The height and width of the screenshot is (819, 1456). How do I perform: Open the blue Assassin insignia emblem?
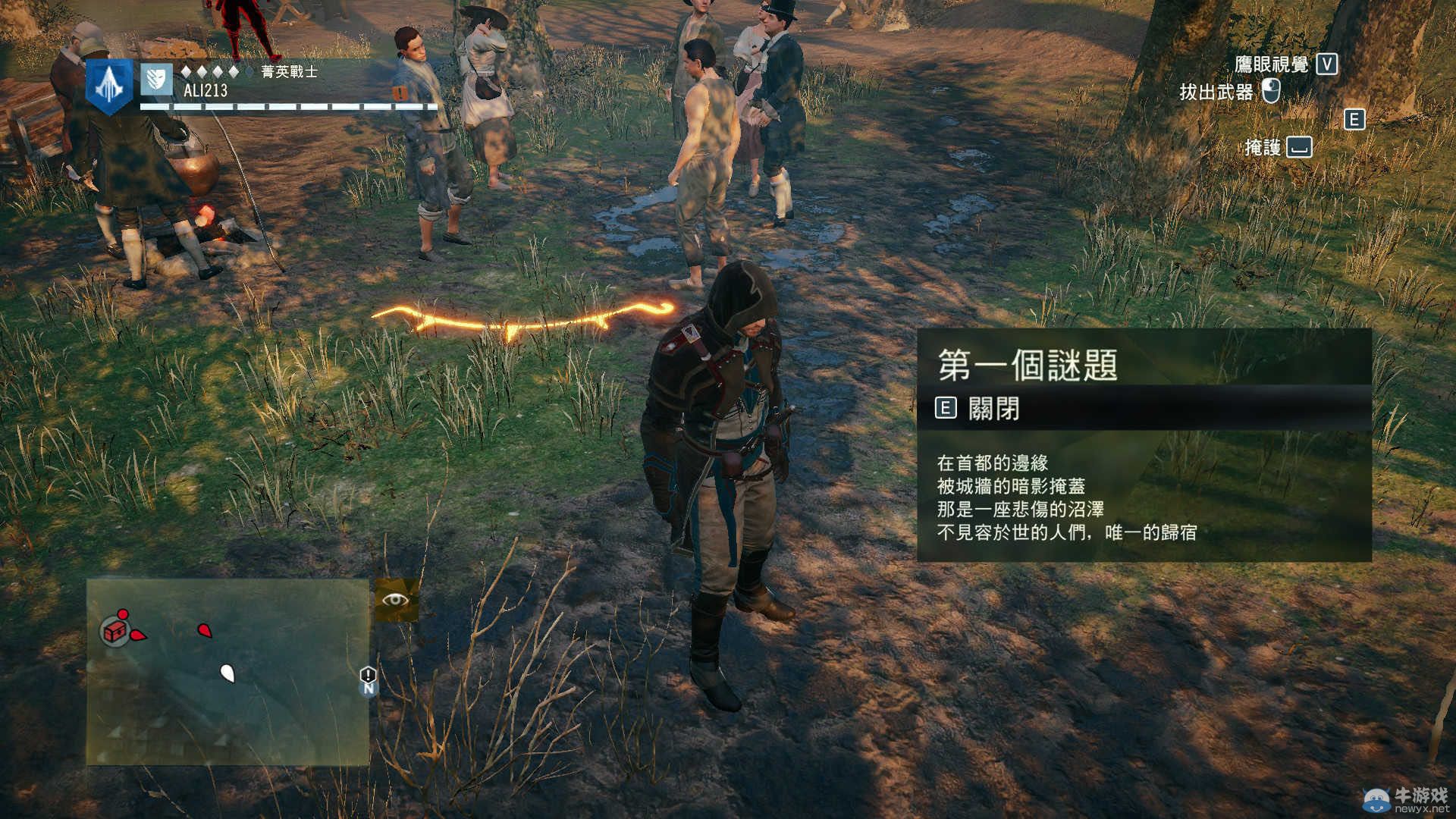tap(109, 86)
